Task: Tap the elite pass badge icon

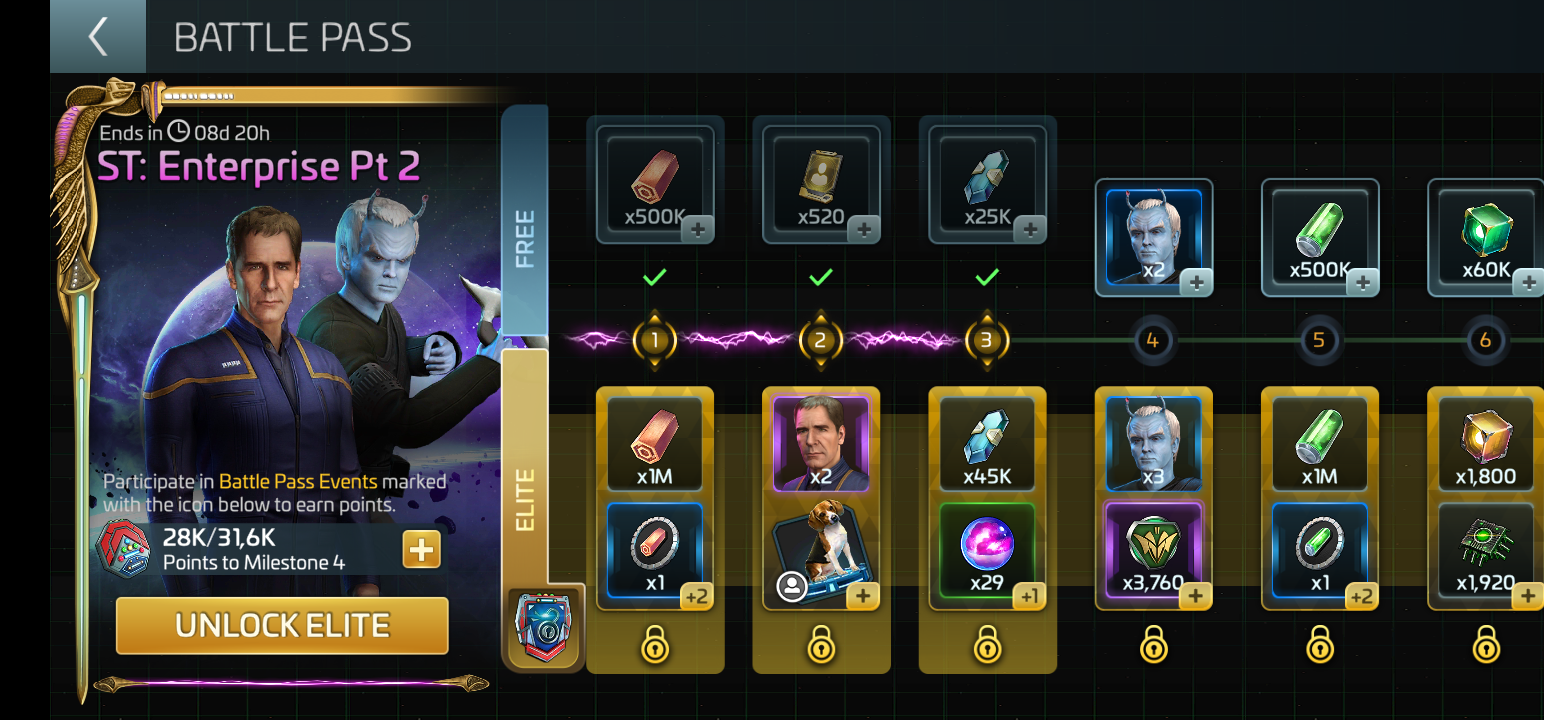Action: (x=543, y=628)
